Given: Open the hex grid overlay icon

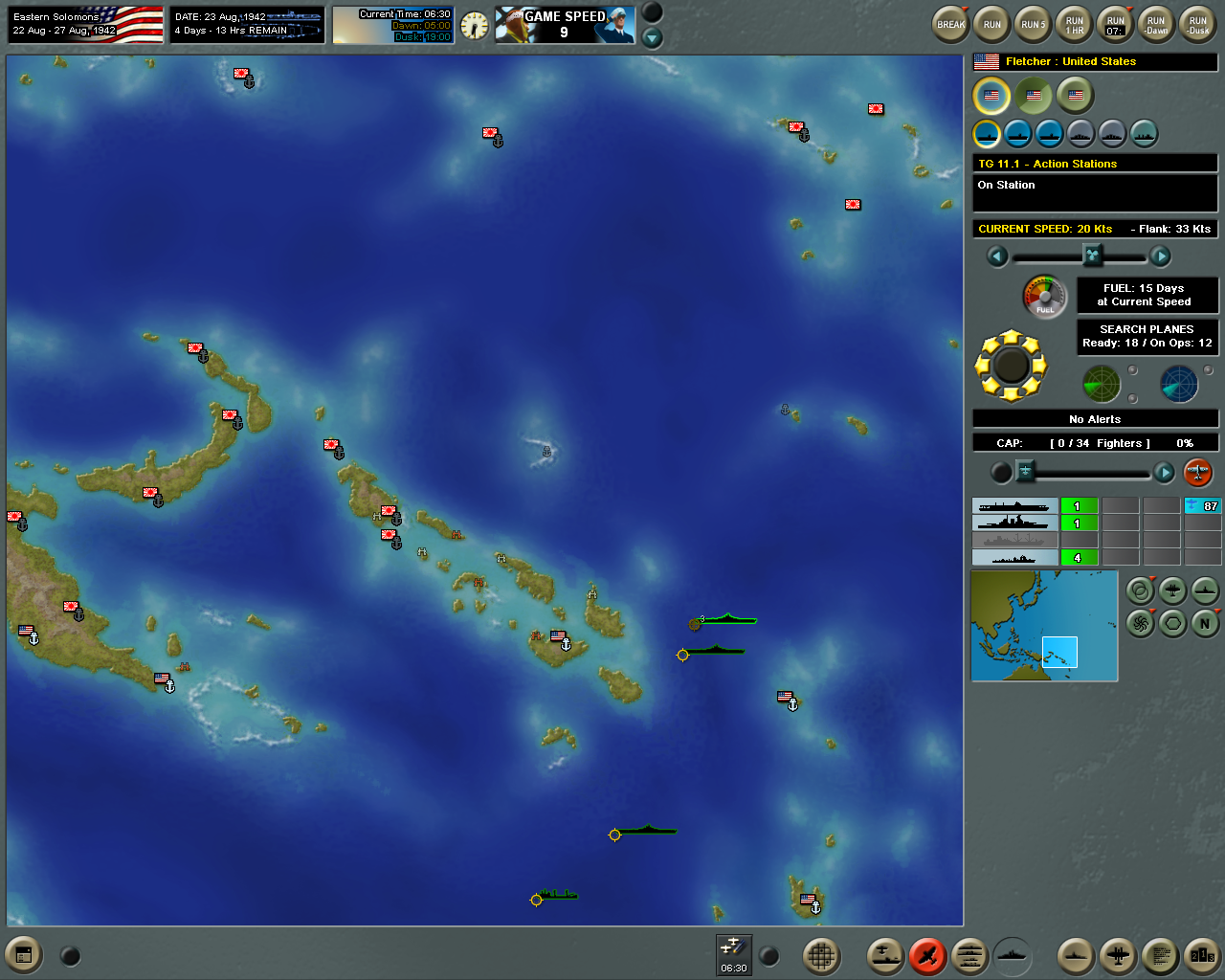Looking at the screenshot, I should [821, 955].
